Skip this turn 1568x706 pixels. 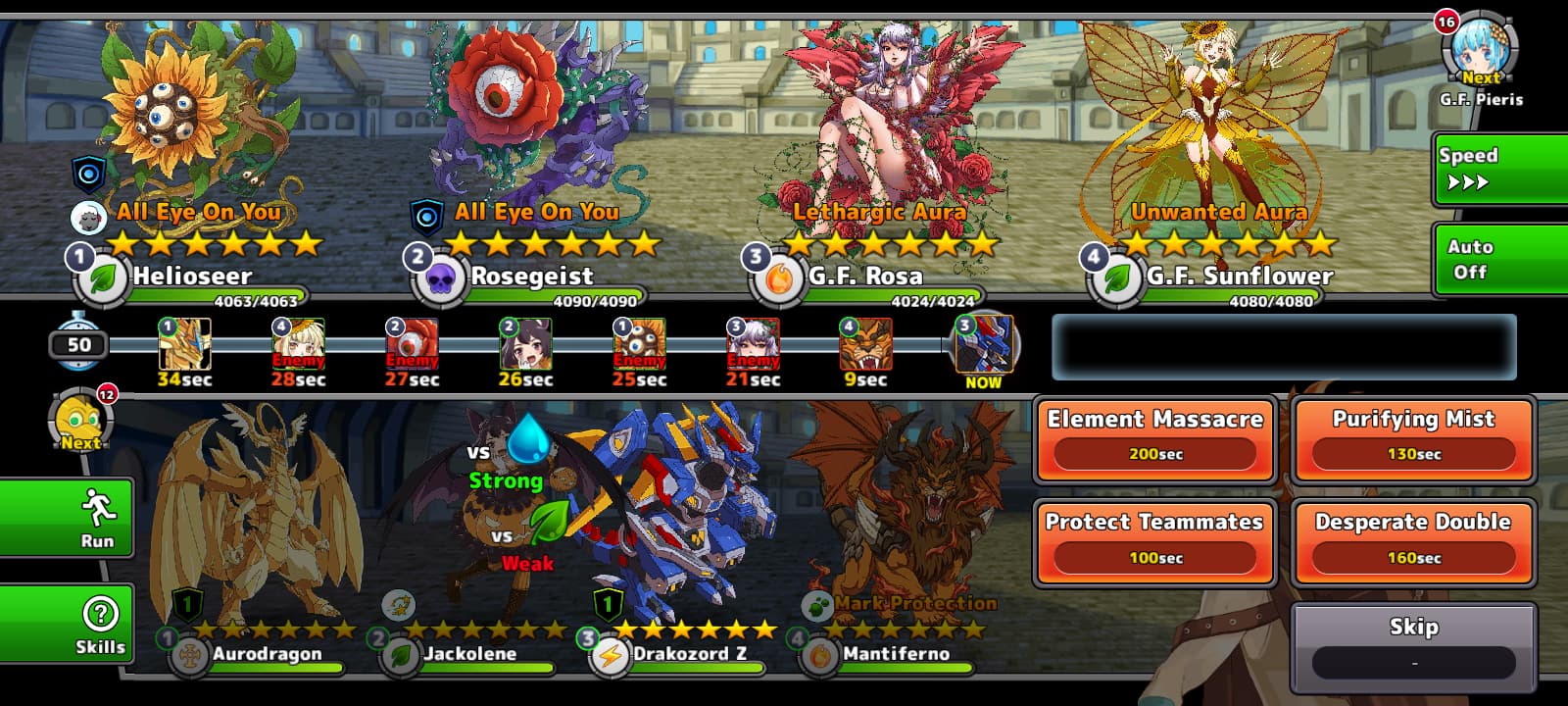pos(1413,647)
